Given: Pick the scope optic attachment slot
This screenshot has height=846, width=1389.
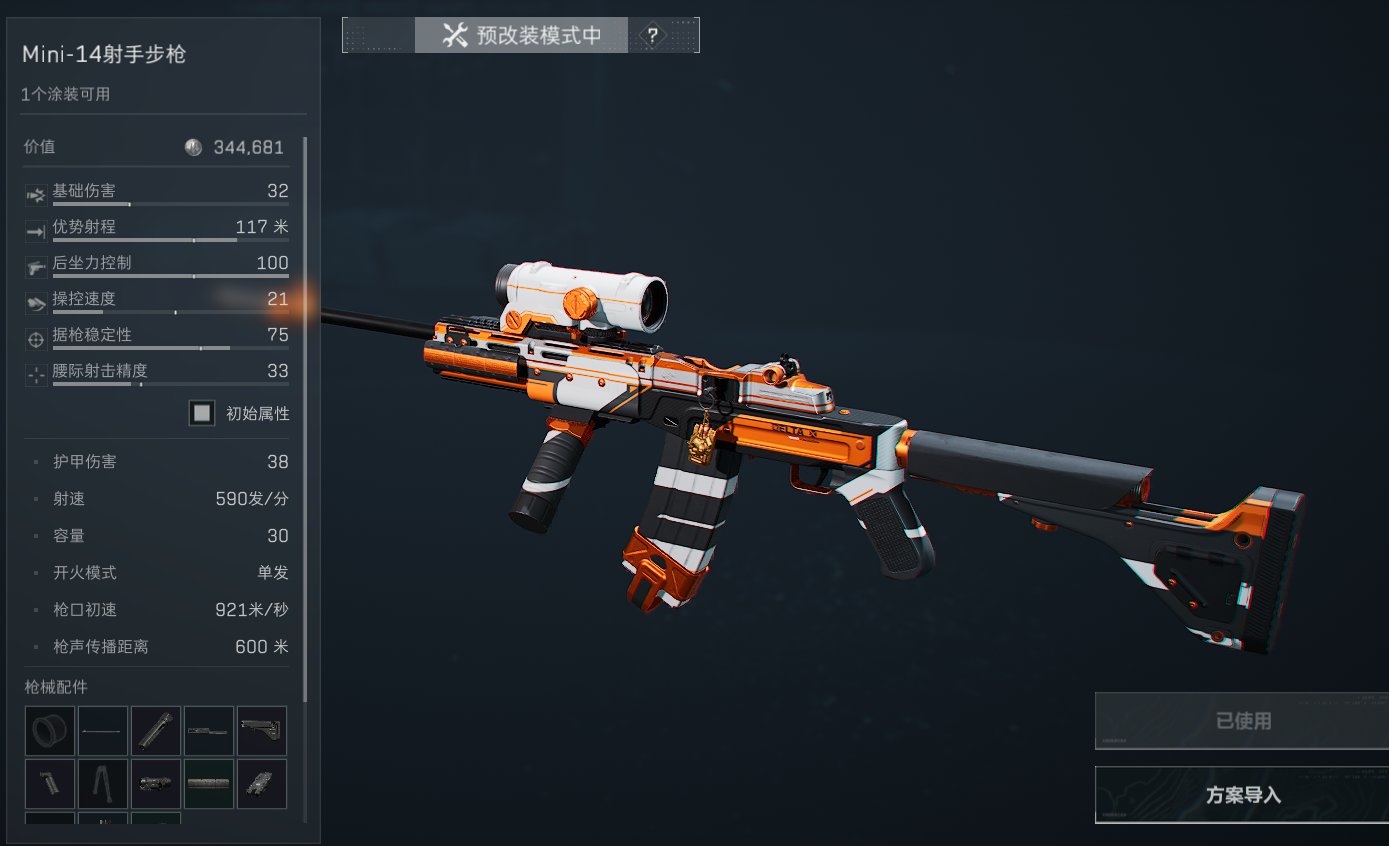Looking at the screenshot, I should (156, 784).
